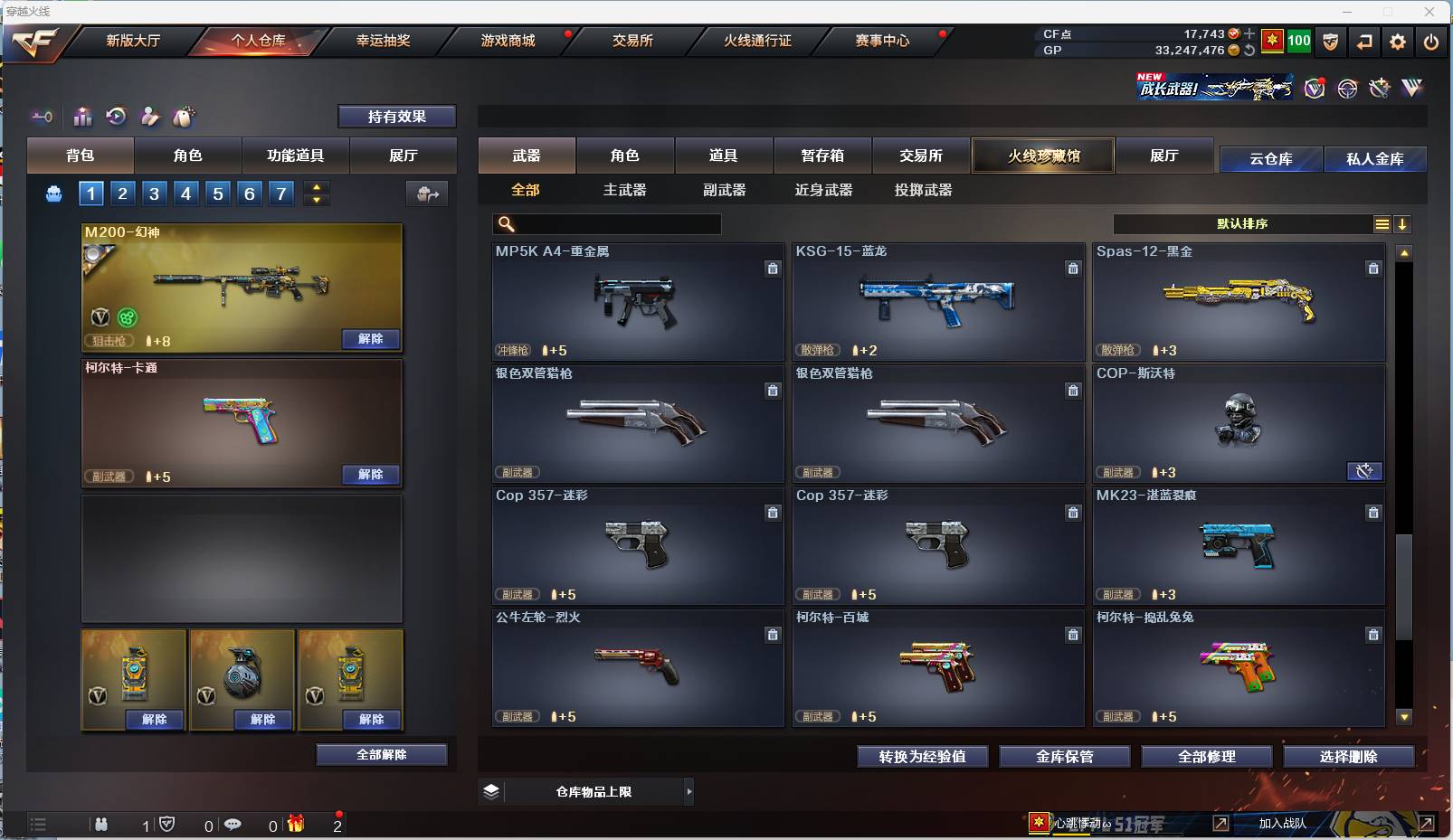The image size is (1453, 840).
Task: Select backpack slot number 3
Action: click(x=154, y=193)
